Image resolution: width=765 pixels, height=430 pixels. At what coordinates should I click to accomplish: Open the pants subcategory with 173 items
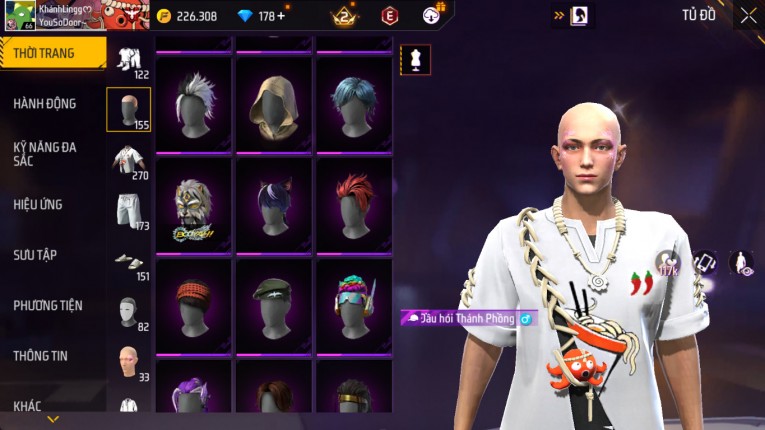tap(128, 211)
